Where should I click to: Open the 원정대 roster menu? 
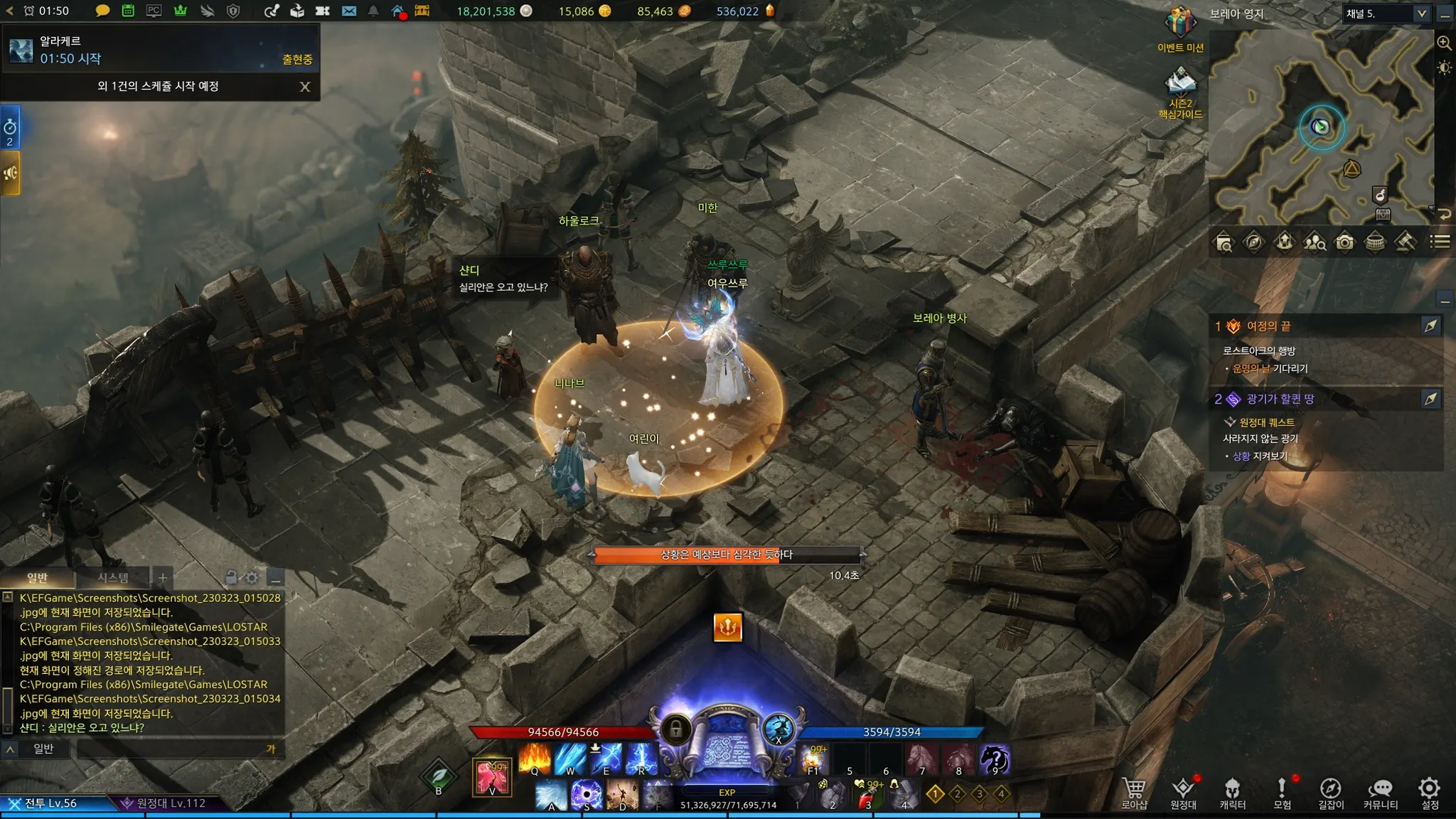tap(1183, 792)
